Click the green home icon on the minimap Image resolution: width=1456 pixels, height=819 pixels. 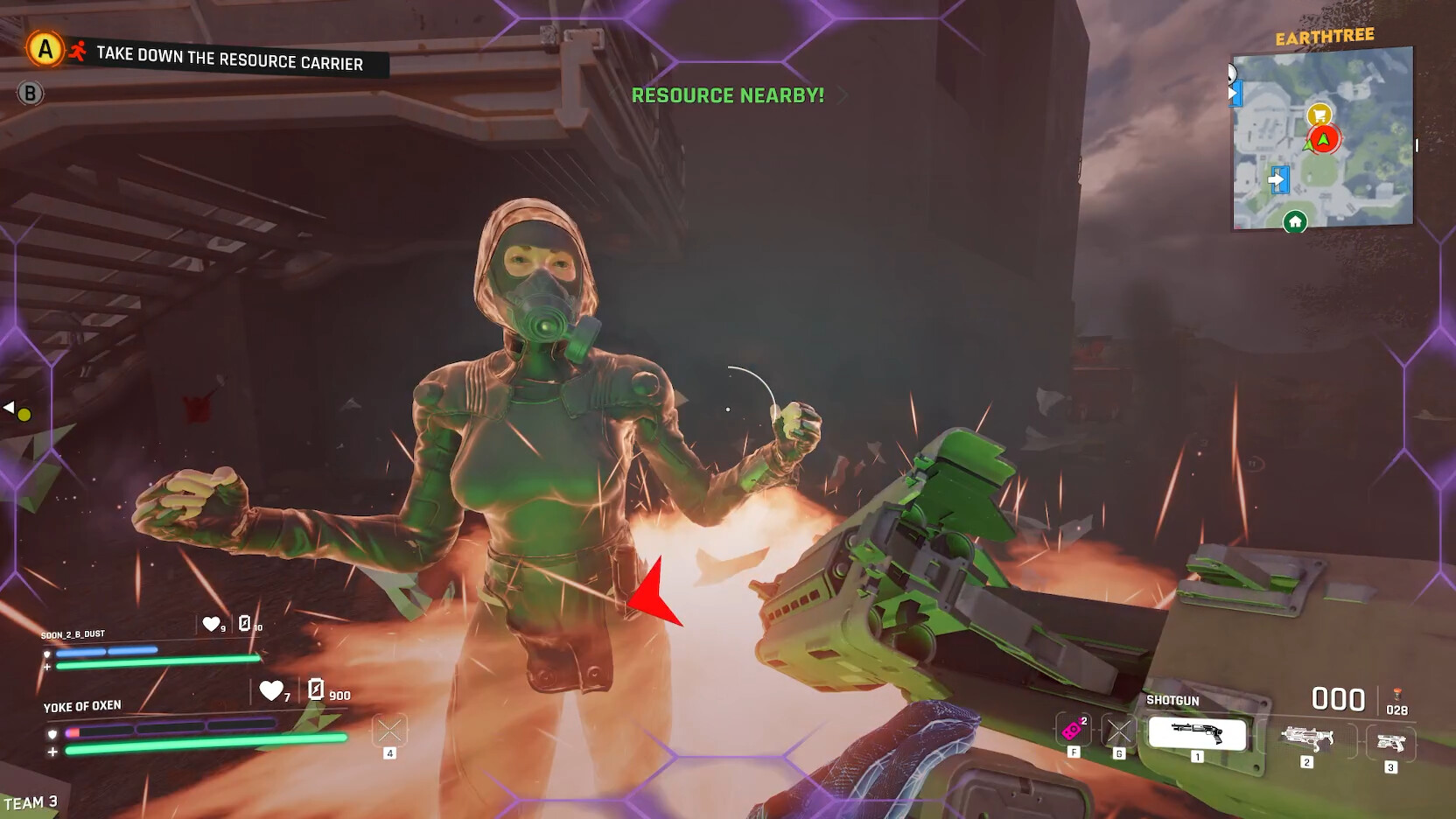[x=1295, y=221]
